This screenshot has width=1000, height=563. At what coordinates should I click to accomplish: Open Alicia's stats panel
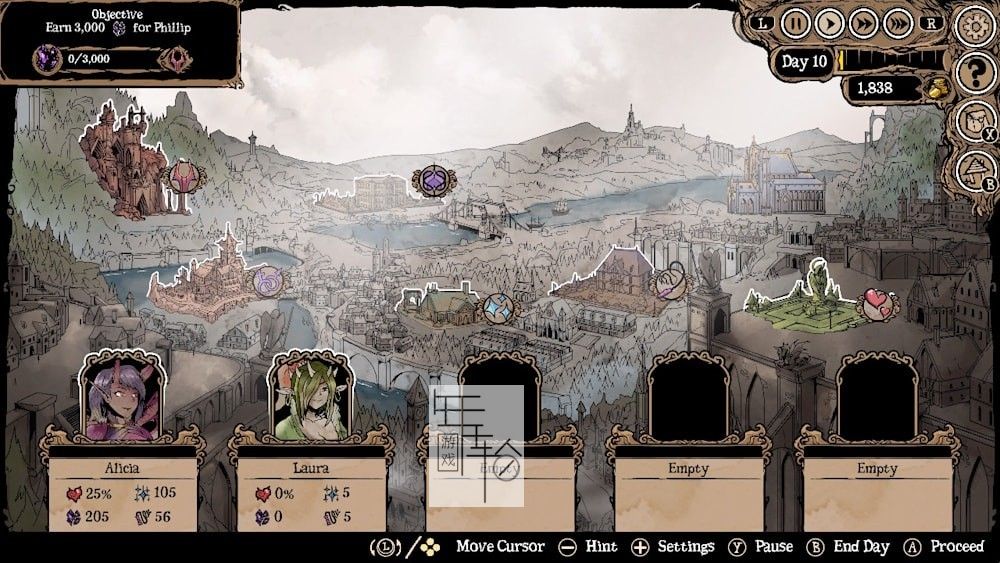click(x=123, y=492)
